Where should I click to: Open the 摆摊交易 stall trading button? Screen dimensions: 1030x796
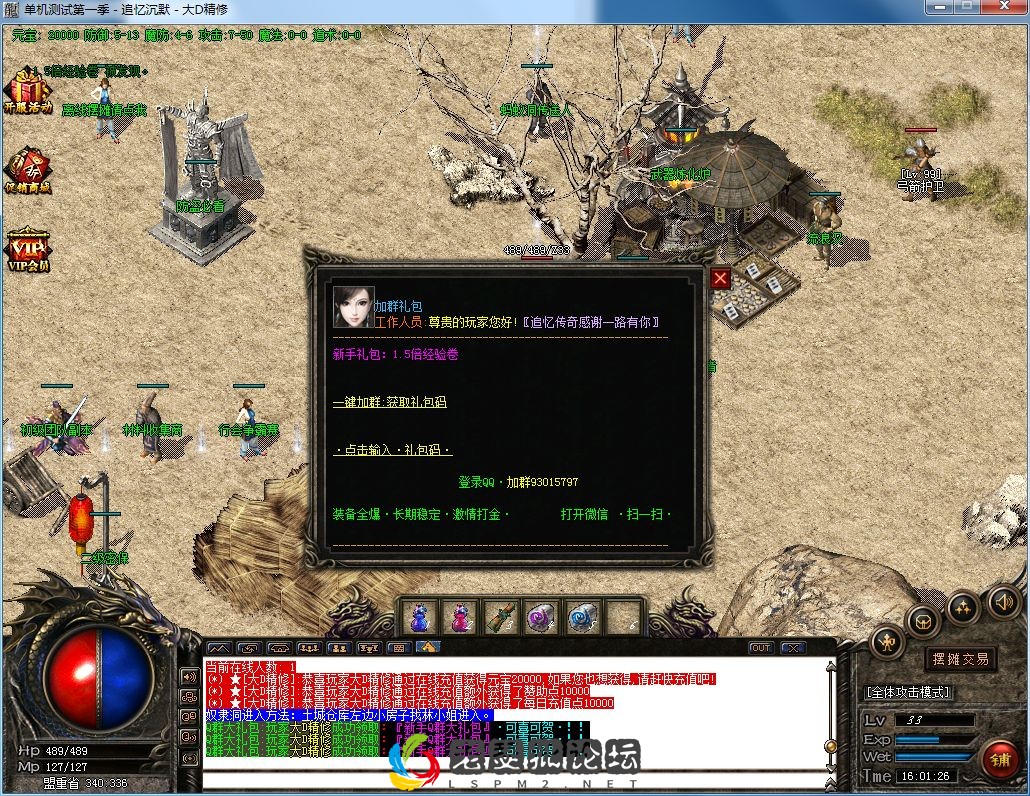click(x=960, y=659)
